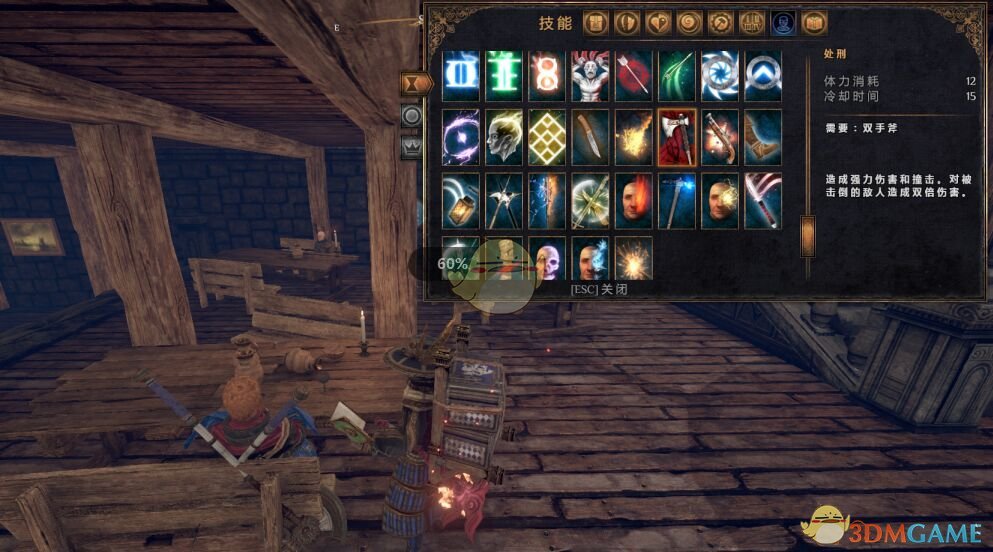The height and width of the screenshot is (552, 993).
Task: Select the round gem side tab
Action: [x=411, y=116]
